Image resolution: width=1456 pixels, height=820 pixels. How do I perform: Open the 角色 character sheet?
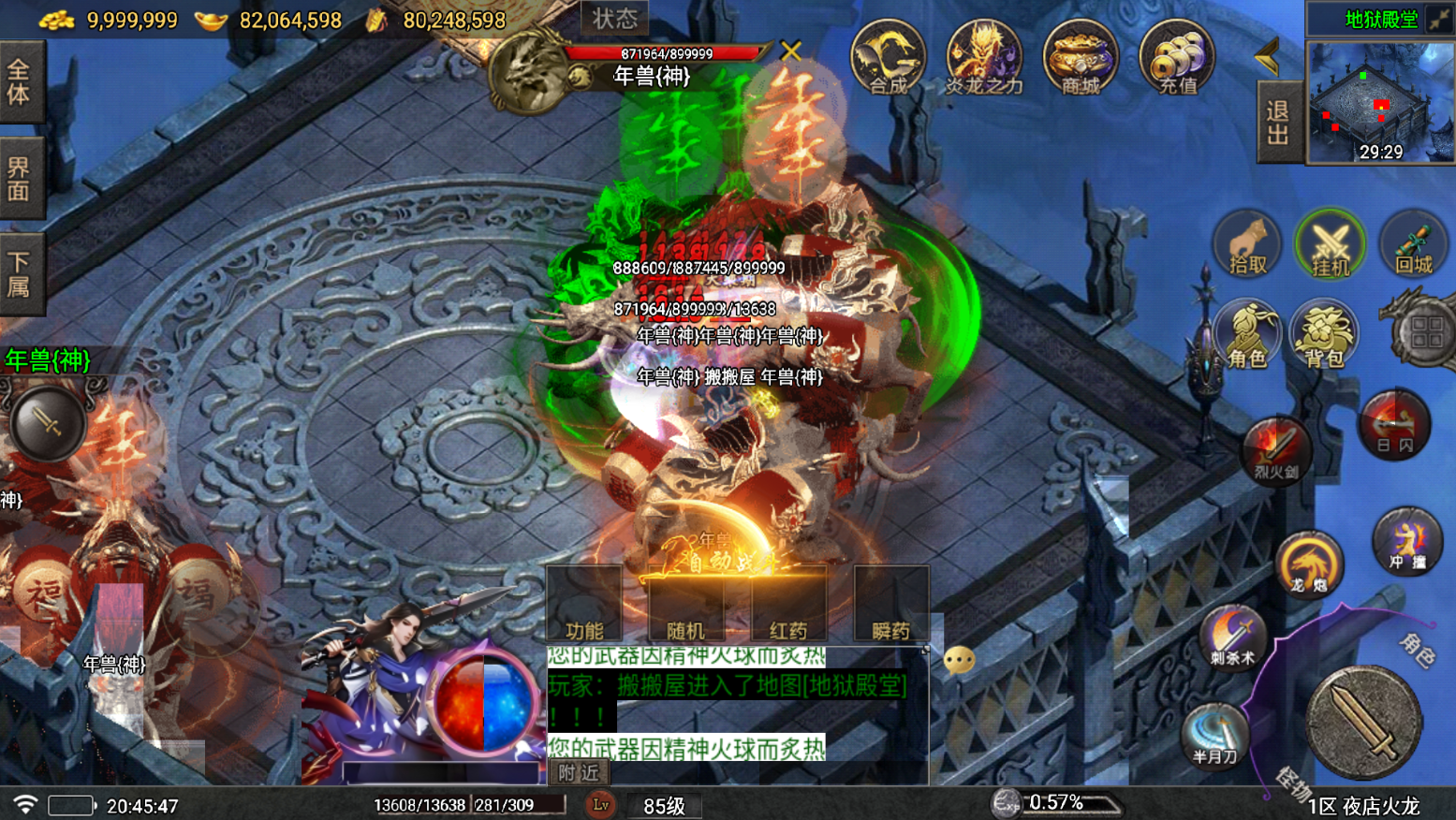(x=1247, y=334)
